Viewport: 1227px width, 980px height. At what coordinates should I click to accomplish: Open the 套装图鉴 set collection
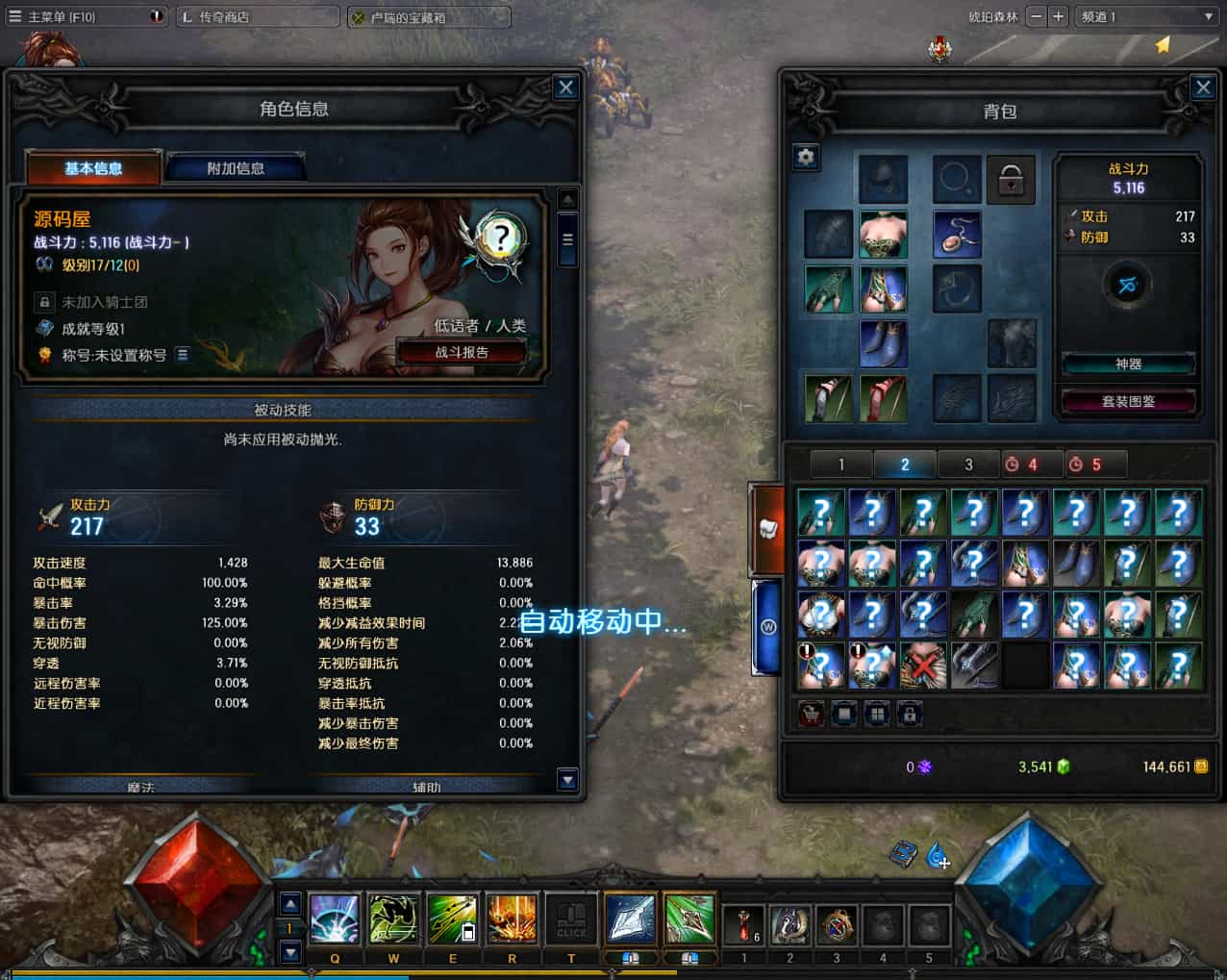[1128, 401]
